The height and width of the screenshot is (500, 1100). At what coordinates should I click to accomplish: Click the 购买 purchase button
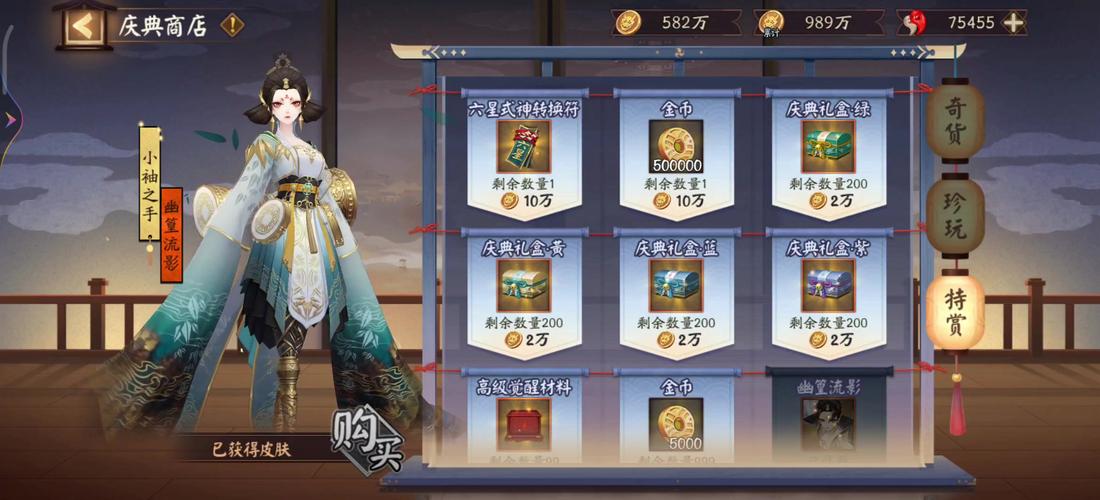pos(367,440)
